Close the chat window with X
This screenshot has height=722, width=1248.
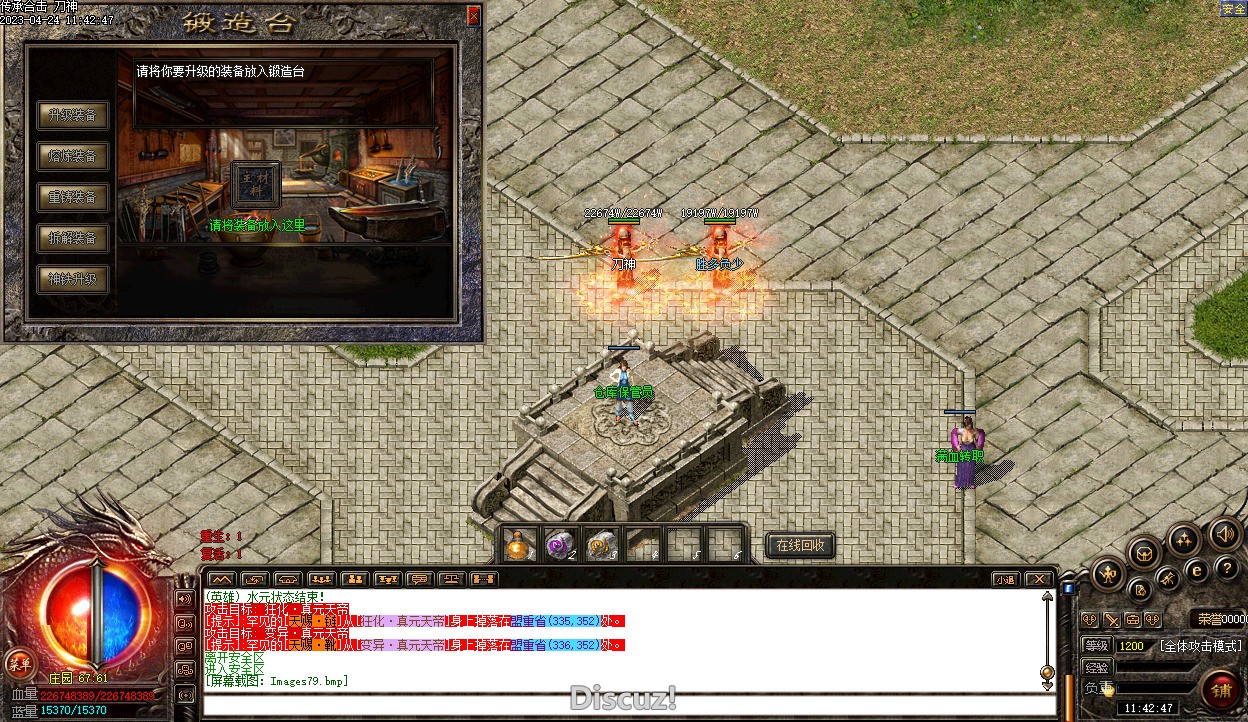tap(1040, 579)
